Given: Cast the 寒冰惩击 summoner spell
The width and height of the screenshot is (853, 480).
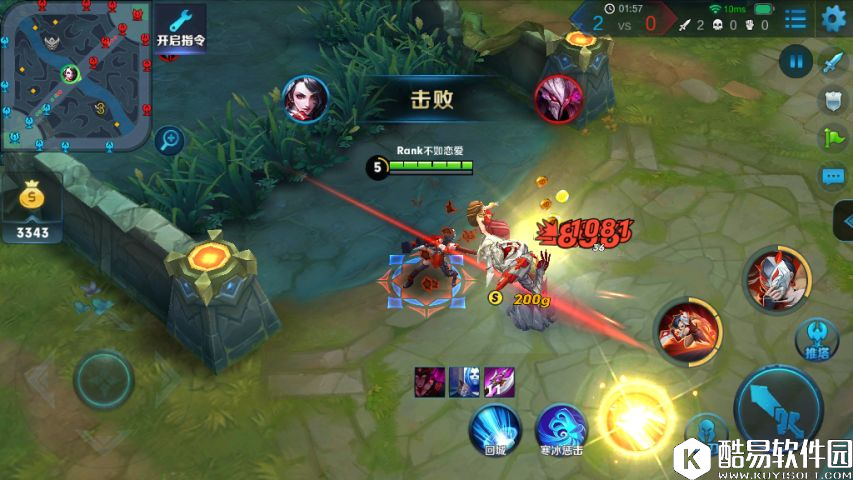Looking at the screenshot, I should point(561,430).
